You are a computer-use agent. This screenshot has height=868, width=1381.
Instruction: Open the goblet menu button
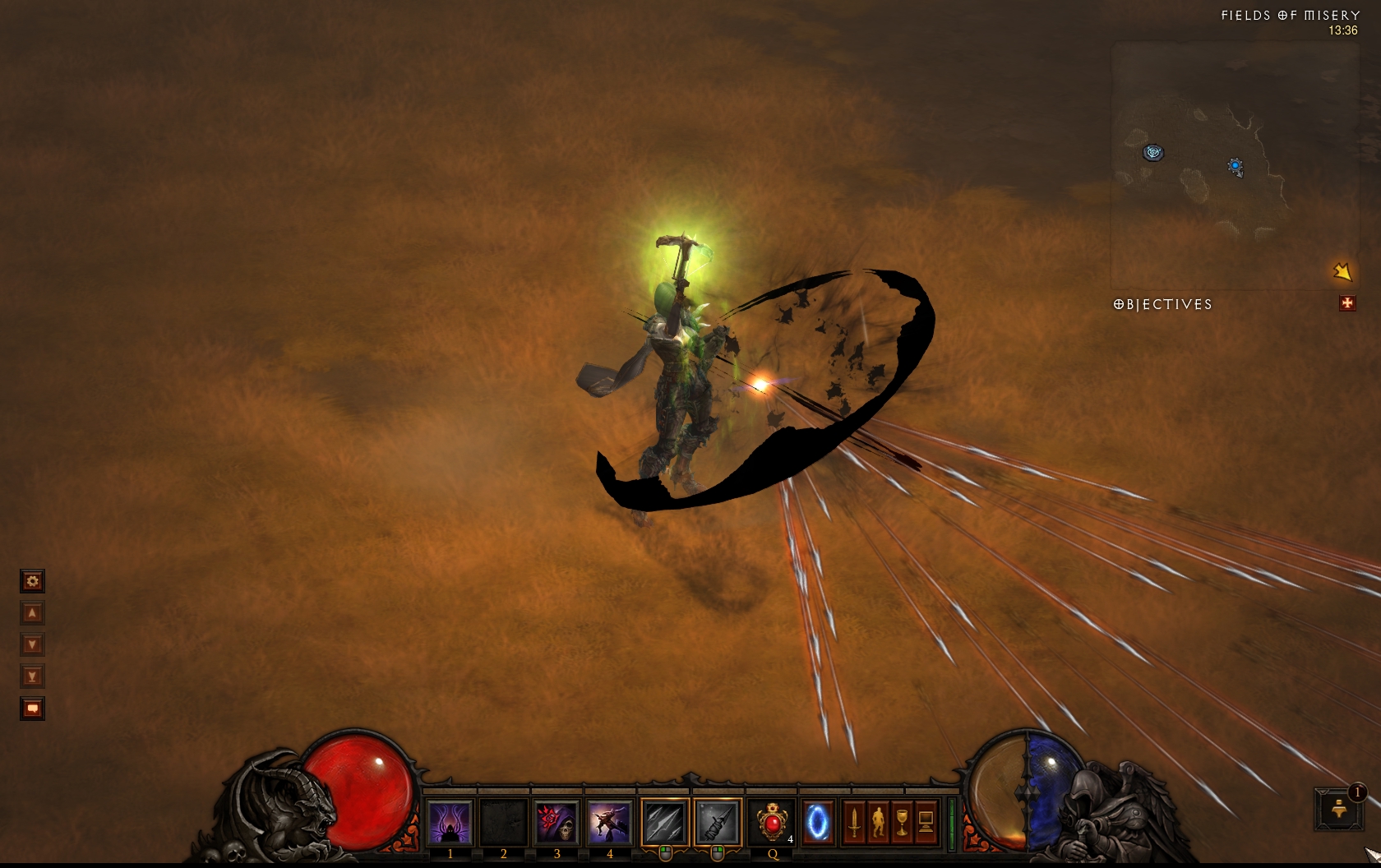(x=902, y=822)
